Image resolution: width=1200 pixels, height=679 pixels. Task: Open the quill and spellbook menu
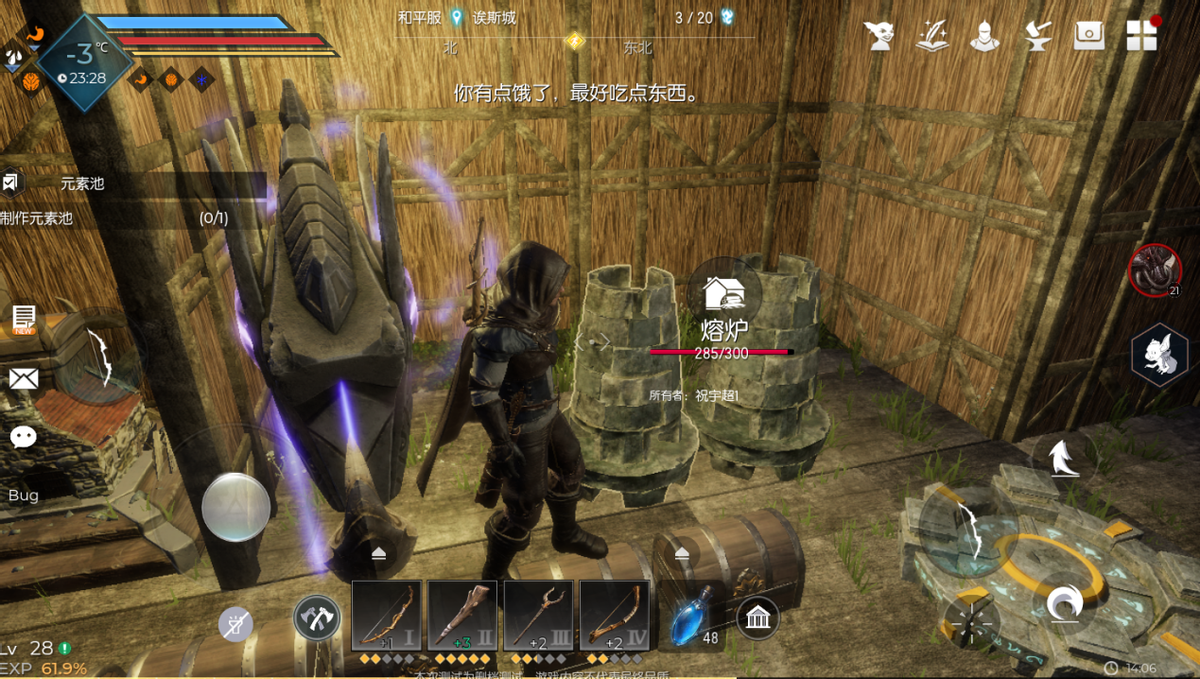click(932, 35)
